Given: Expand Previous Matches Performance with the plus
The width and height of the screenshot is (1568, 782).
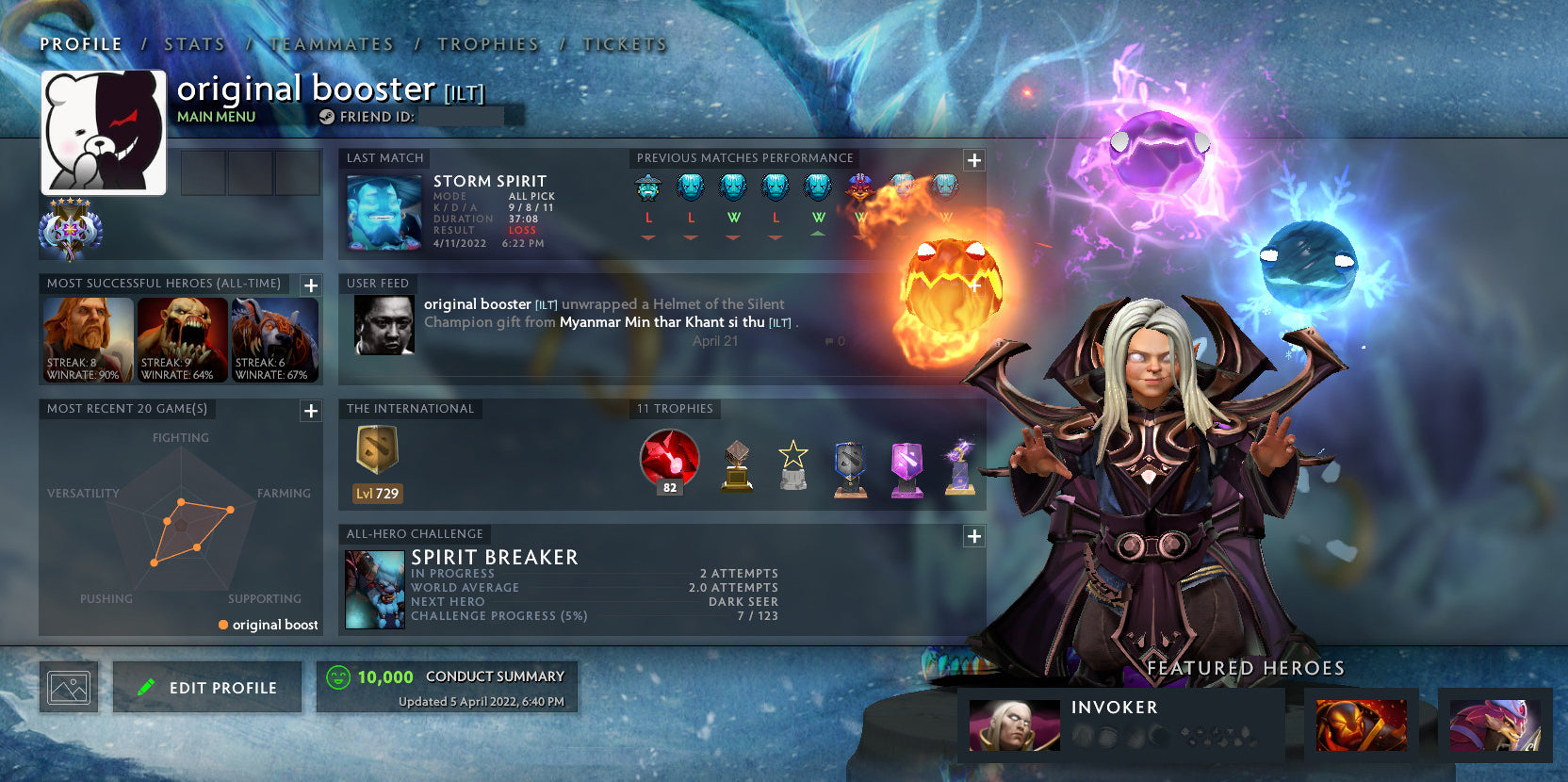Looking at the screenshot, I should click(x=973, y=160).
